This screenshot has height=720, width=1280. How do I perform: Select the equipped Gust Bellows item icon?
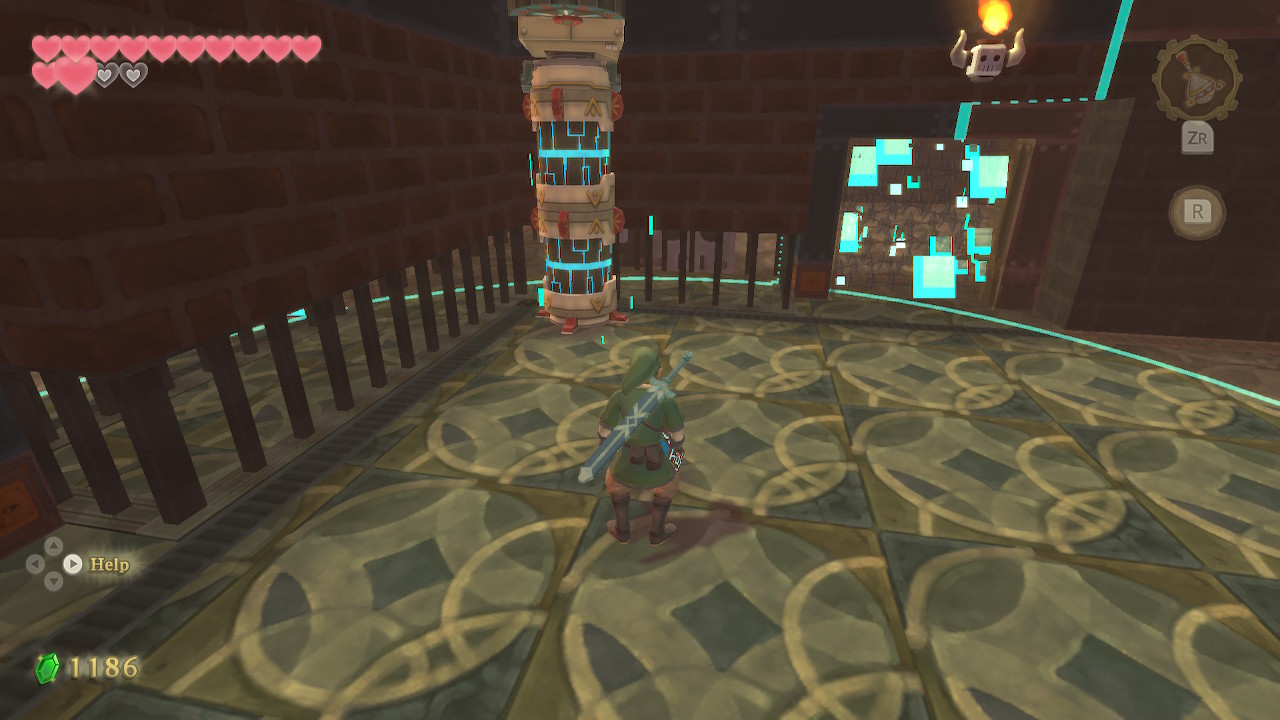coord(1197,79)
